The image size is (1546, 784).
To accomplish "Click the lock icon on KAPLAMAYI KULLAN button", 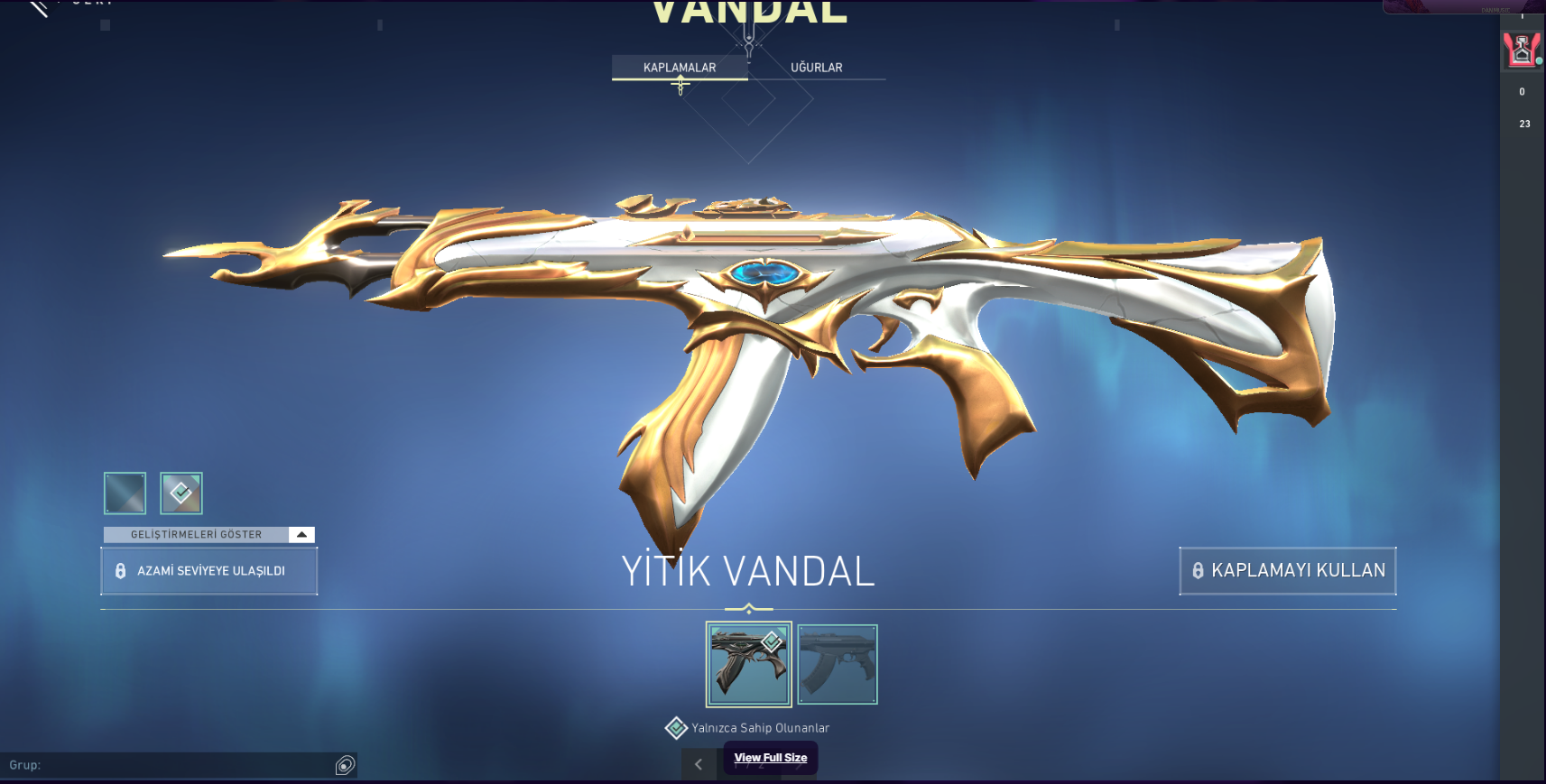I will tap(1198, 570).
